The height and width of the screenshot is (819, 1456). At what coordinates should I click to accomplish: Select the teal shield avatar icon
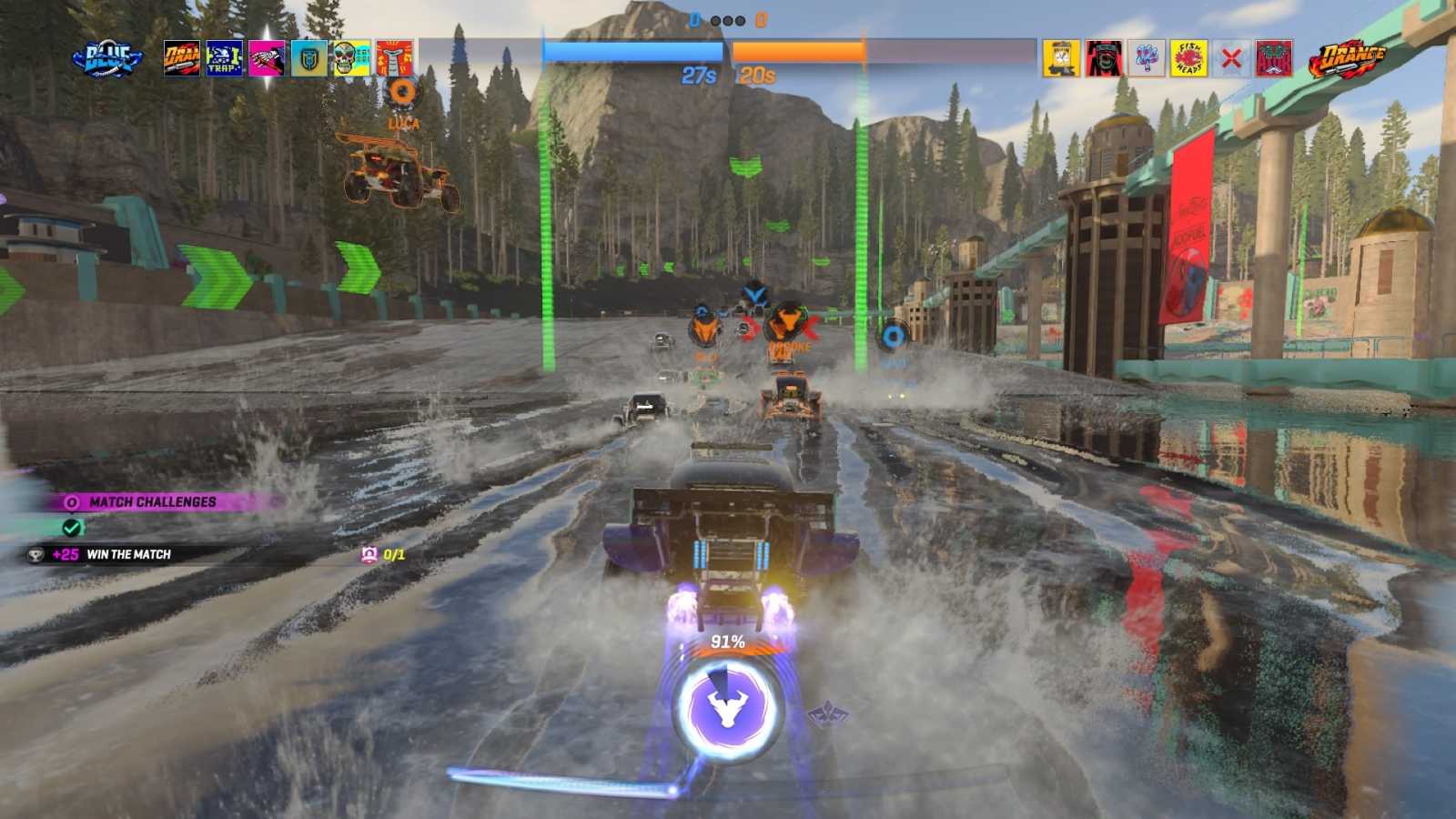click(310, 56)
